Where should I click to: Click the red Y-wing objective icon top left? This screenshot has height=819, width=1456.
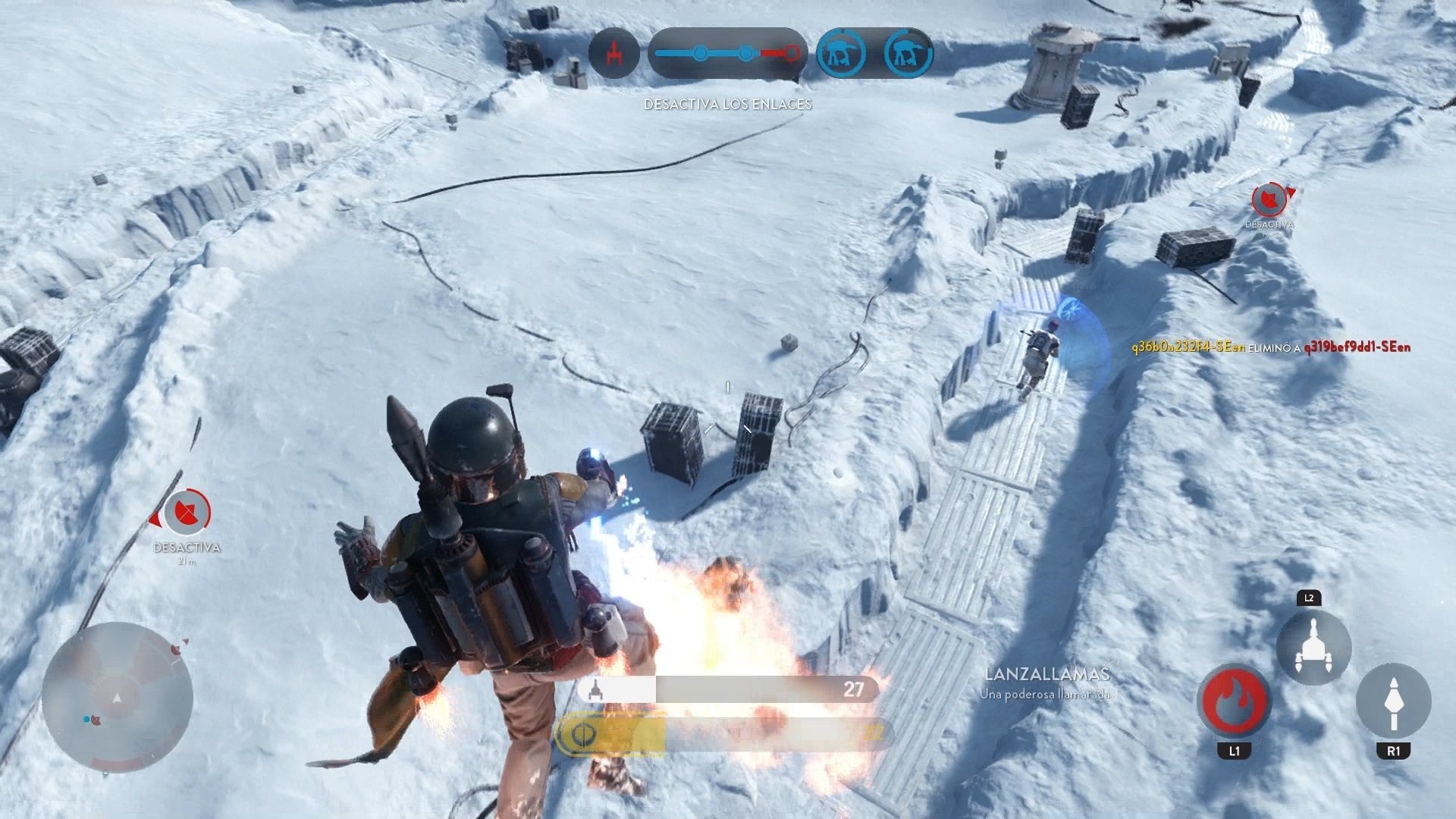[616, 54]
